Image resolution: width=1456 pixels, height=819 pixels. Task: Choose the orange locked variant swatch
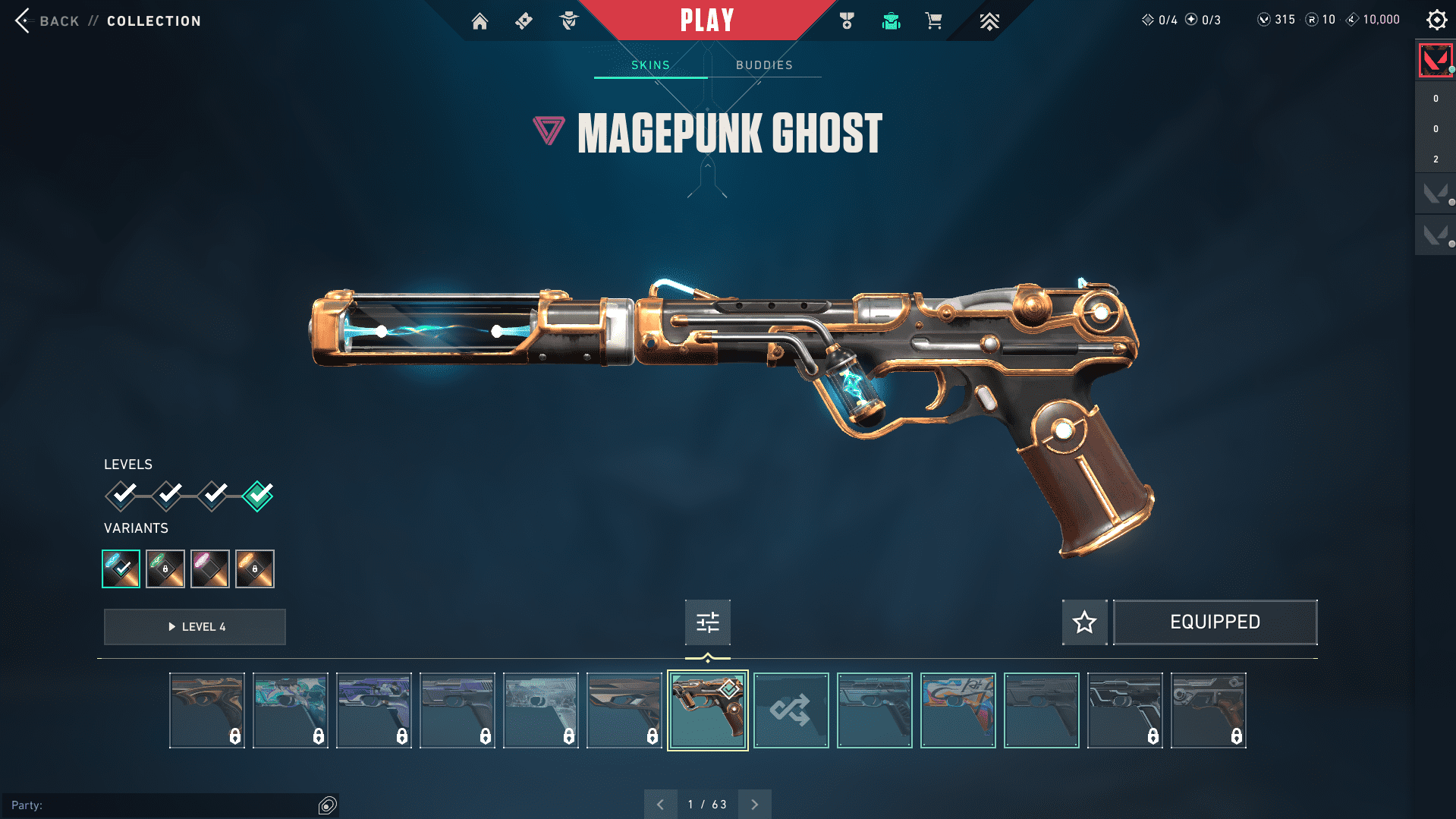tap(255, 569)
